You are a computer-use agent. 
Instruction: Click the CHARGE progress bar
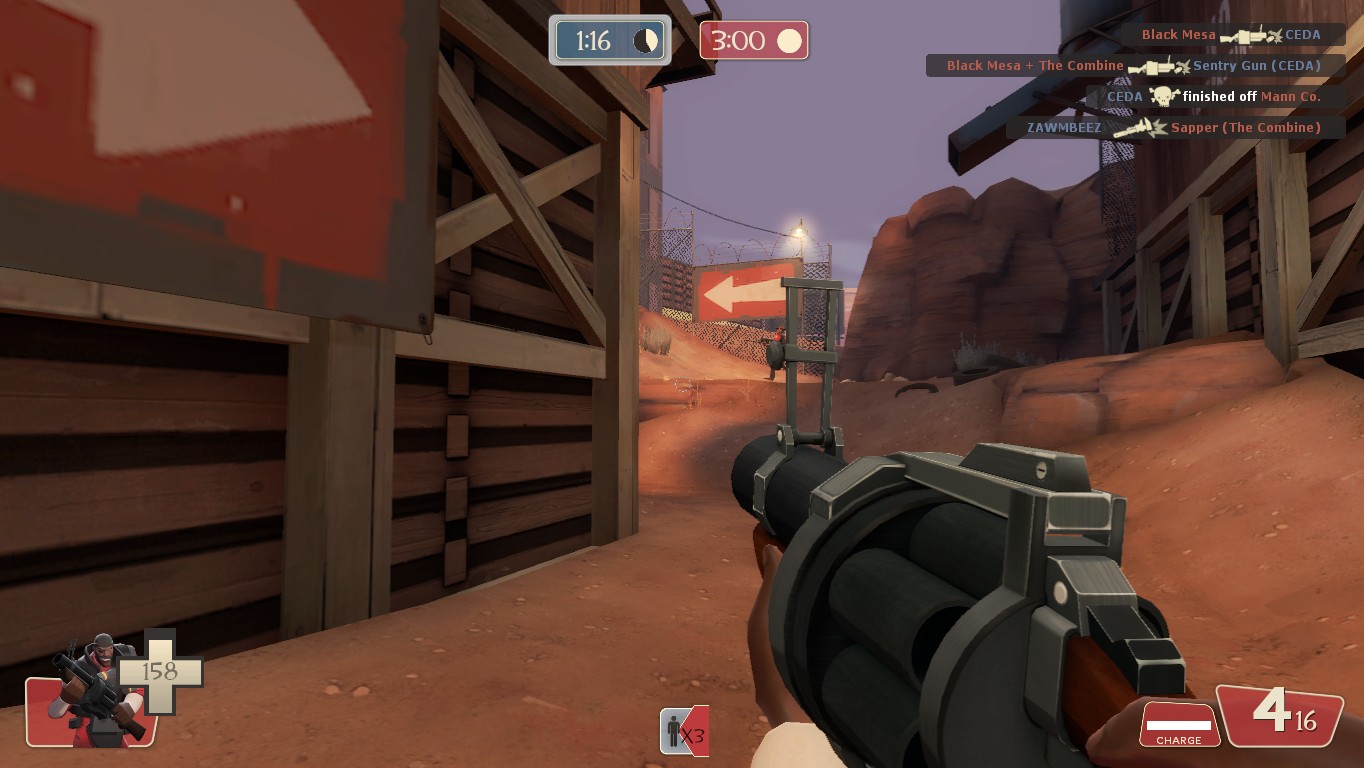coord(1178,723)
